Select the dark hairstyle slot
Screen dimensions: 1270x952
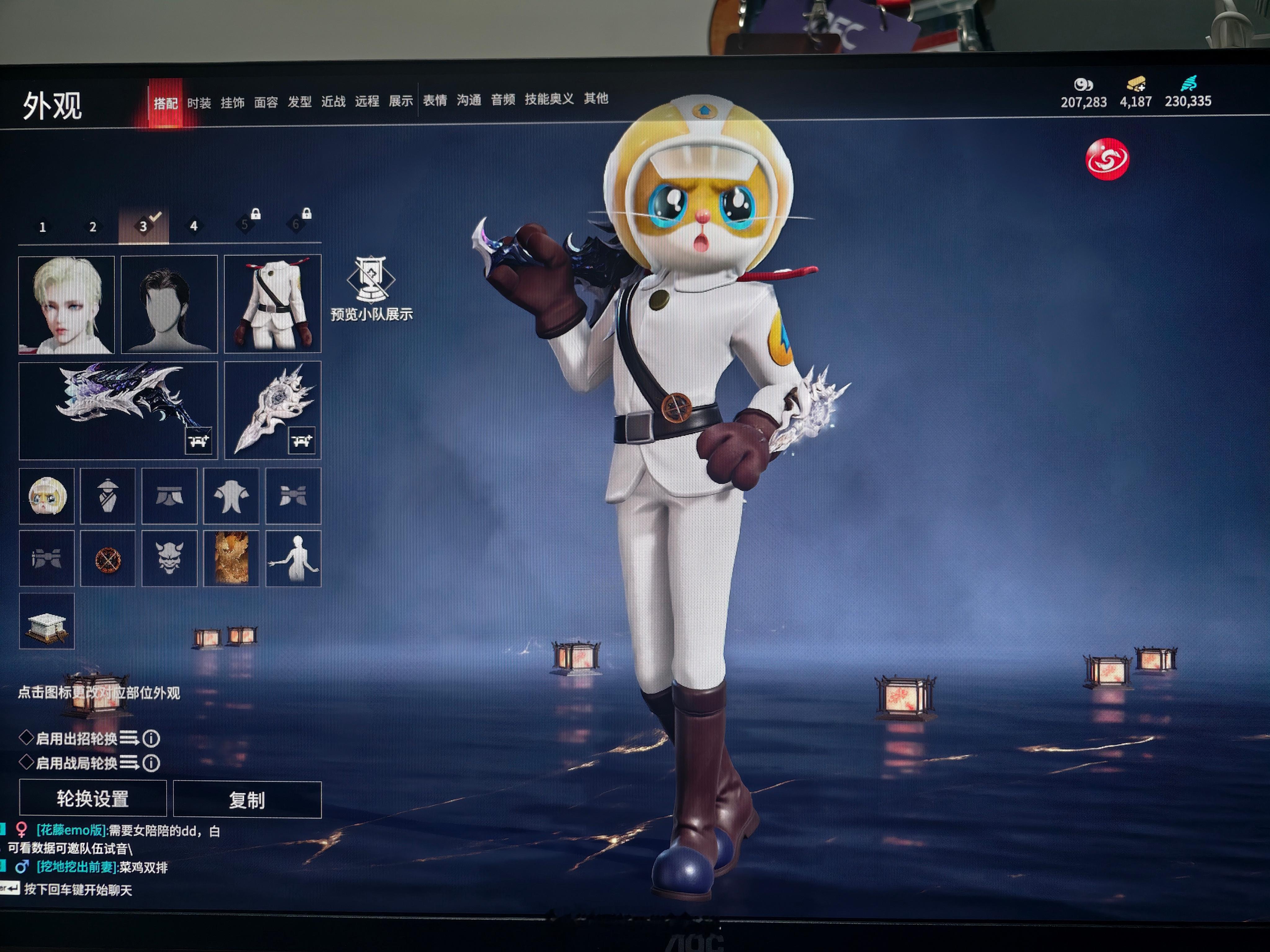(169, 304)
